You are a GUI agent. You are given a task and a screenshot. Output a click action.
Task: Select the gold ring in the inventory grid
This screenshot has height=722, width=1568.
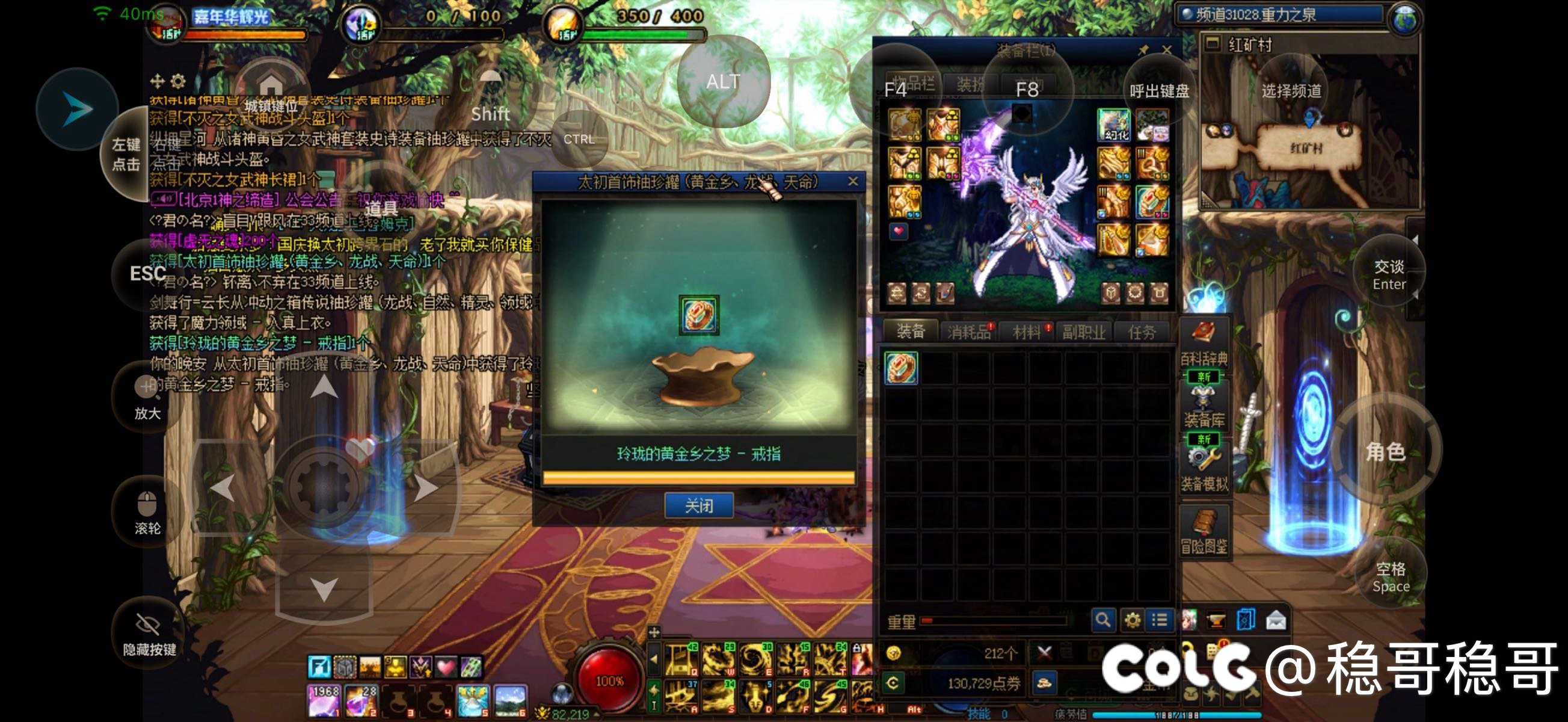(x=901, y=368)
